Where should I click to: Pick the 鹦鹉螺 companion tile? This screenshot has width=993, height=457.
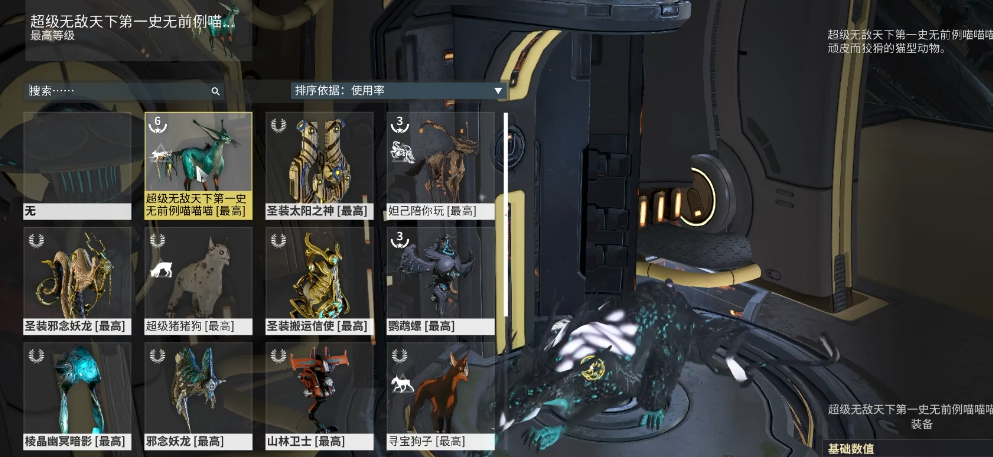click(x=440, y=280)
